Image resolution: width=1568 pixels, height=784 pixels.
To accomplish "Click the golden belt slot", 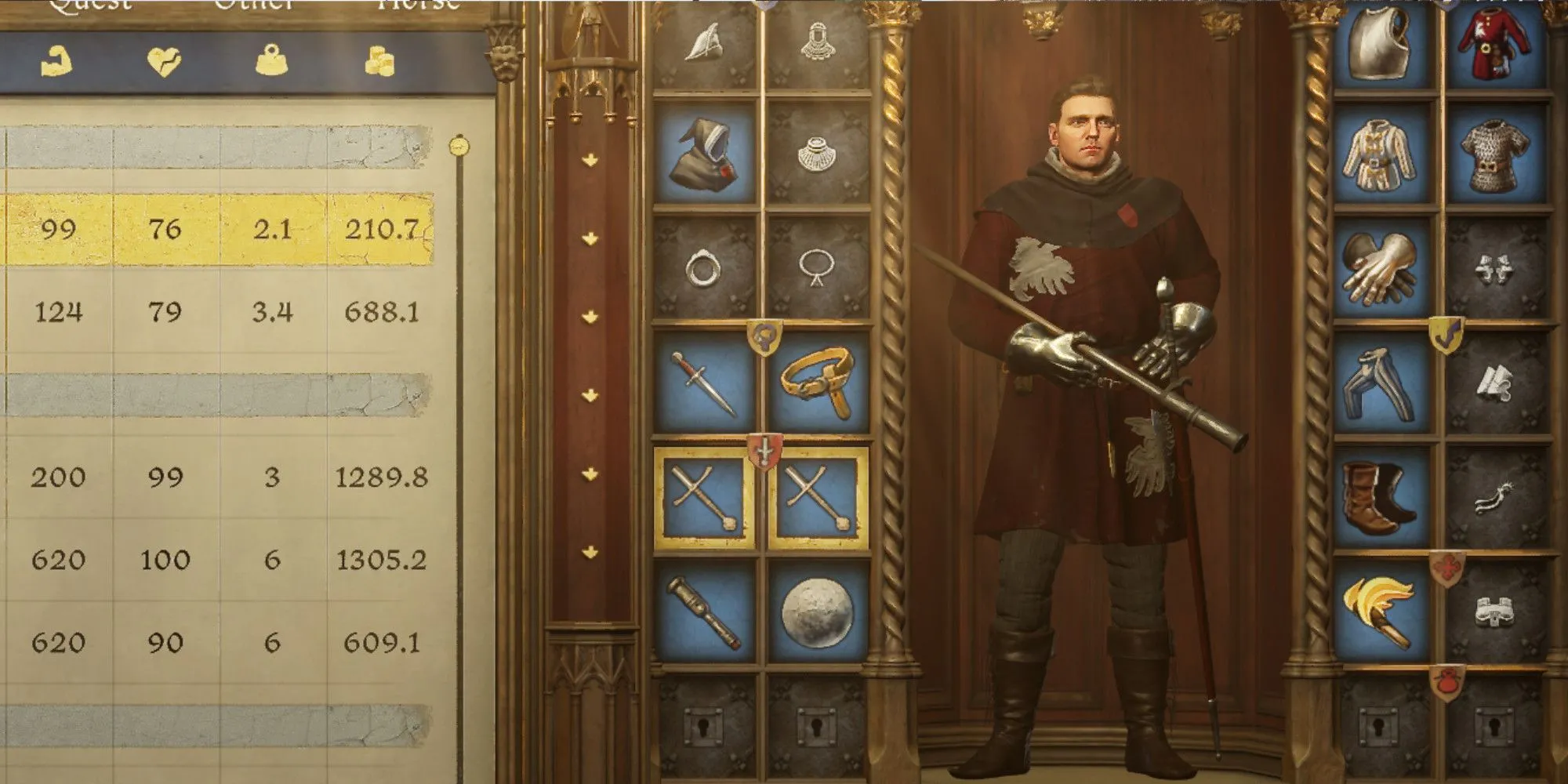I will tap(817, 382).
